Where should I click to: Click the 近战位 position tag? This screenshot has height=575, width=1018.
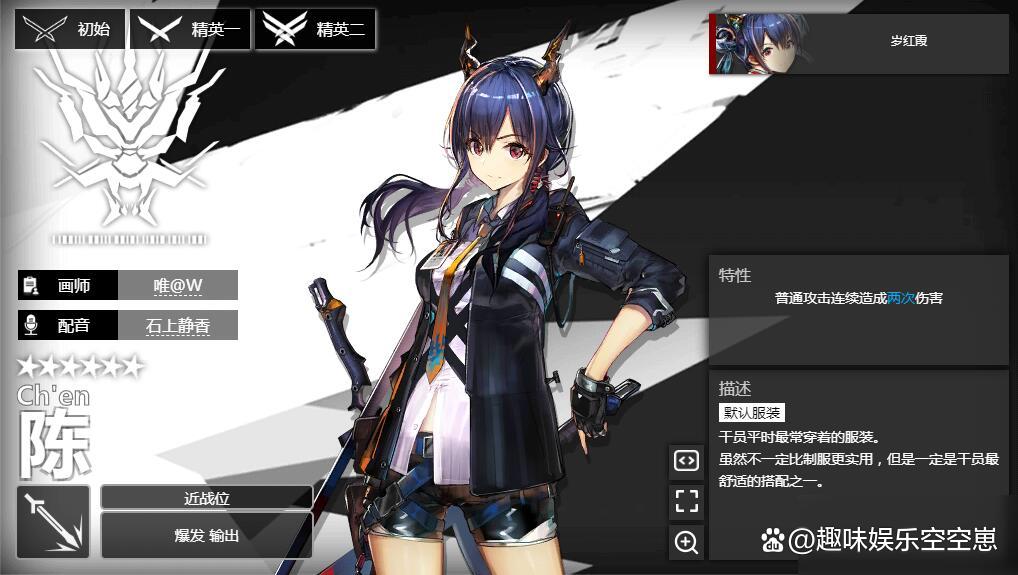pyautogui.click(x=207, y=497)
